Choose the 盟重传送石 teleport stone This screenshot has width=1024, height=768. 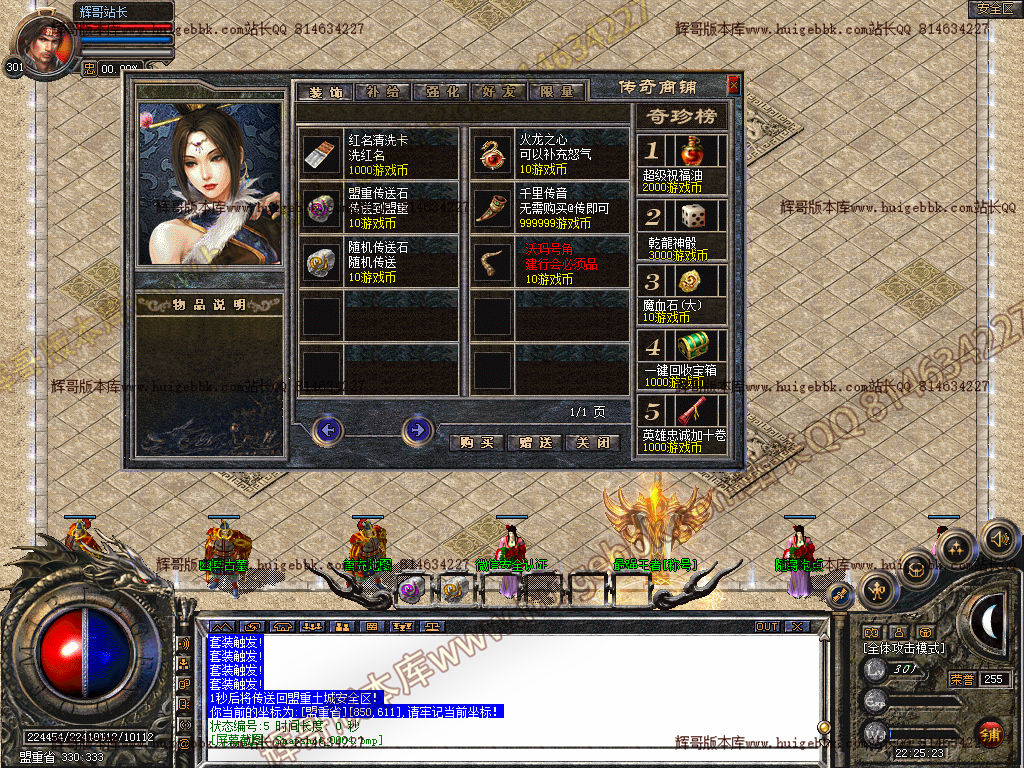point(322,207)
